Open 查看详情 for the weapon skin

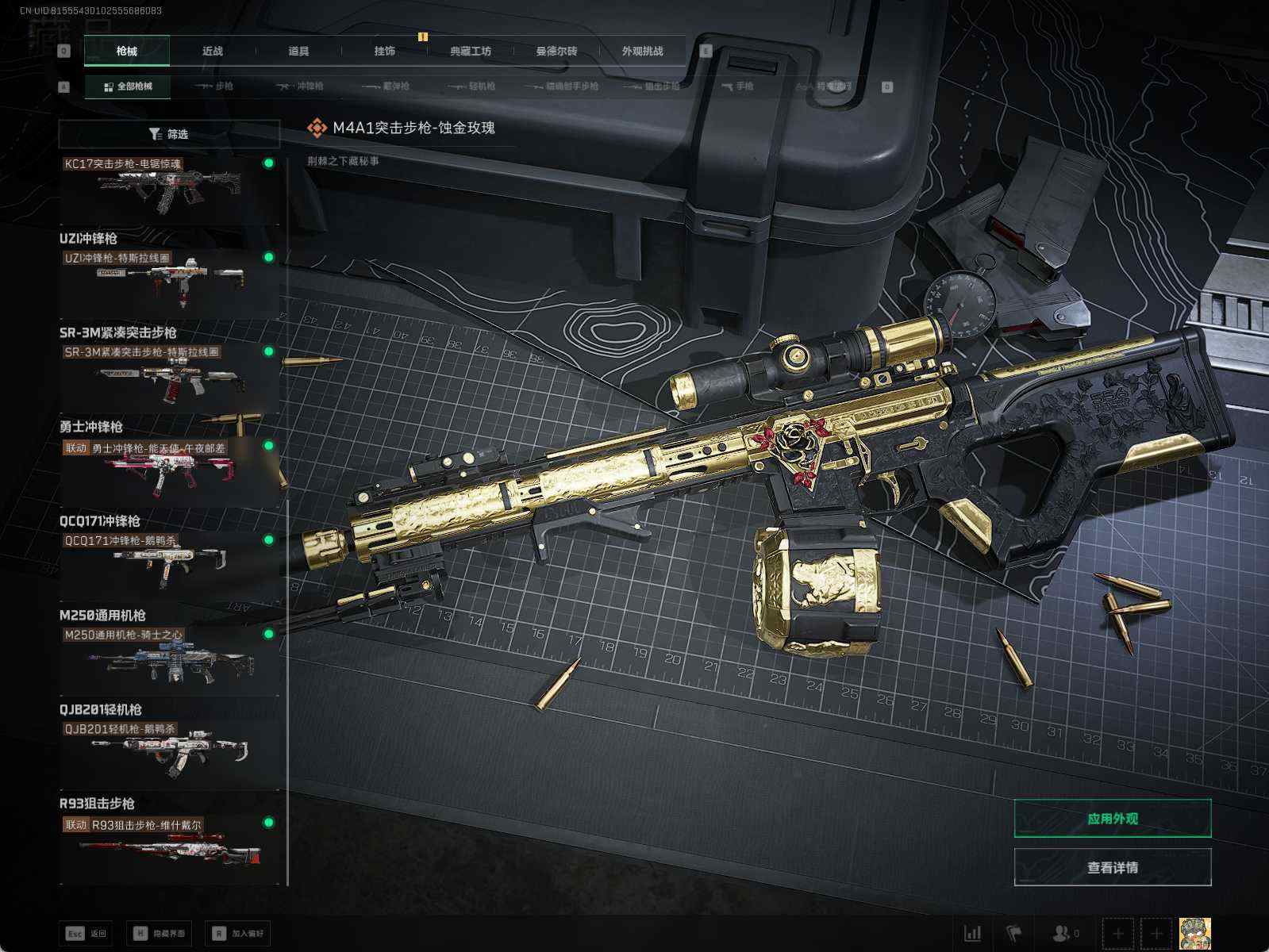pos(1112,867)
